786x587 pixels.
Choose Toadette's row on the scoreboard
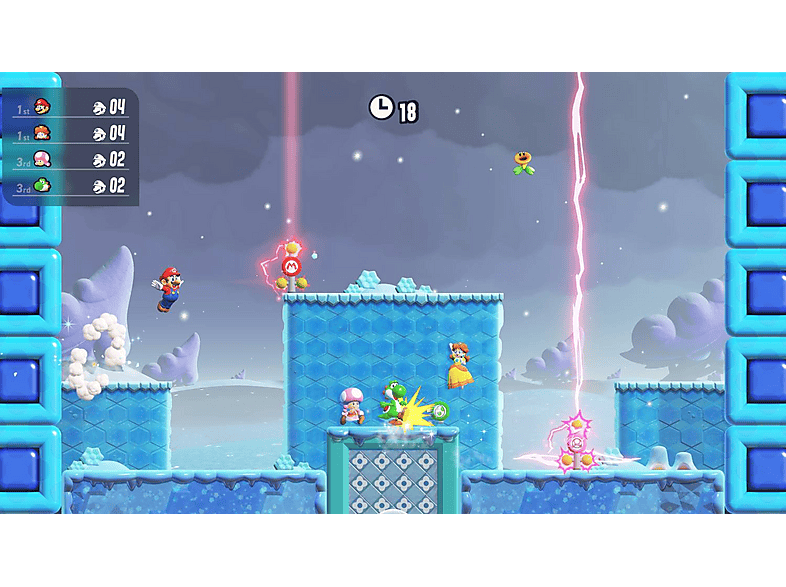tap(70, 159)
